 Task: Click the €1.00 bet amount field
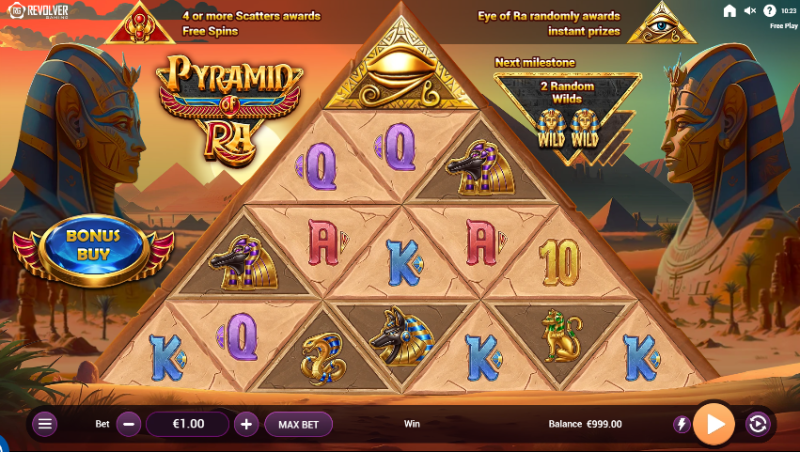(188, 424)
